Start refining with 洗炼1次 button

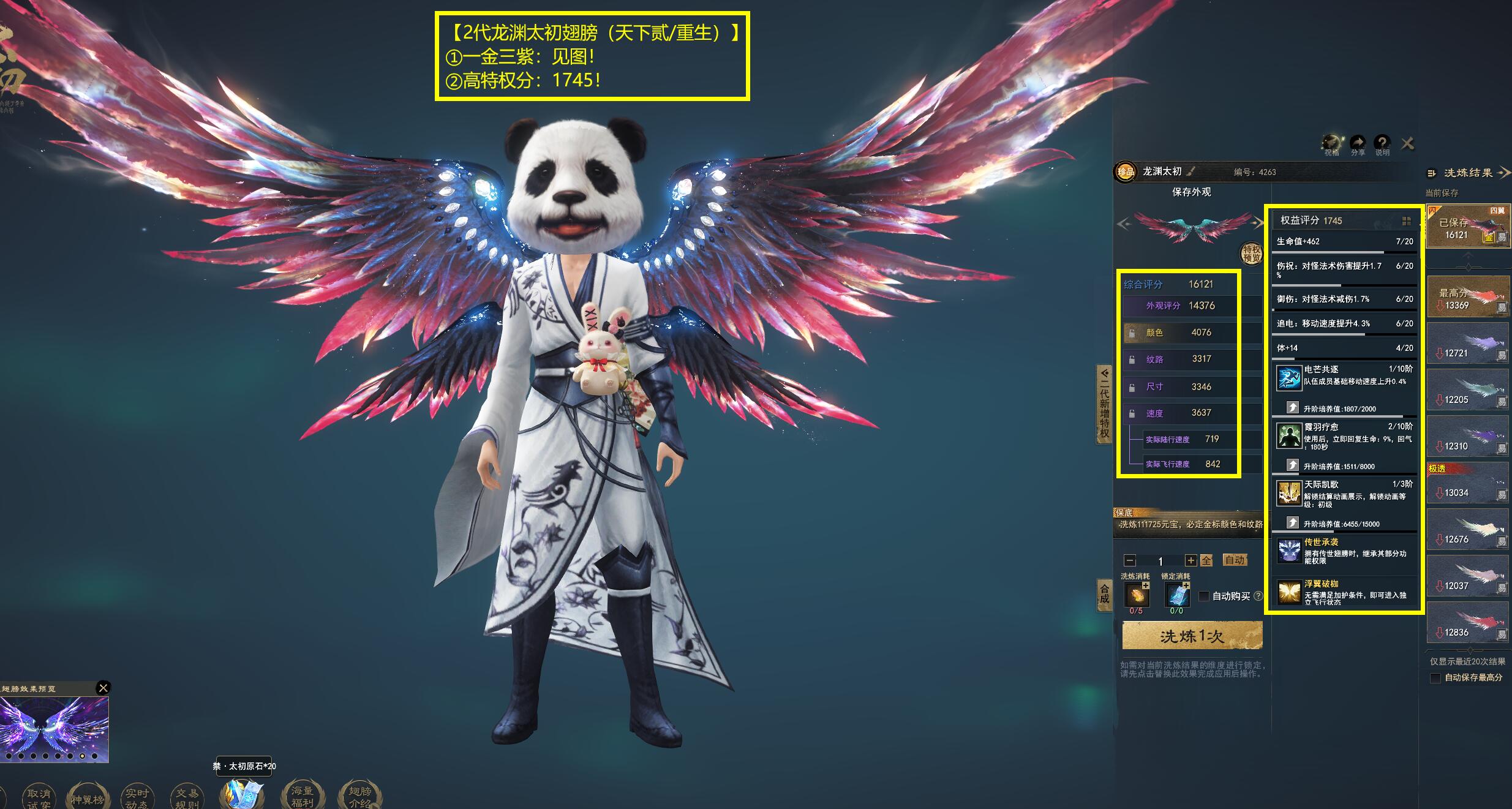pyautogui.click(x=1192, y=636)
